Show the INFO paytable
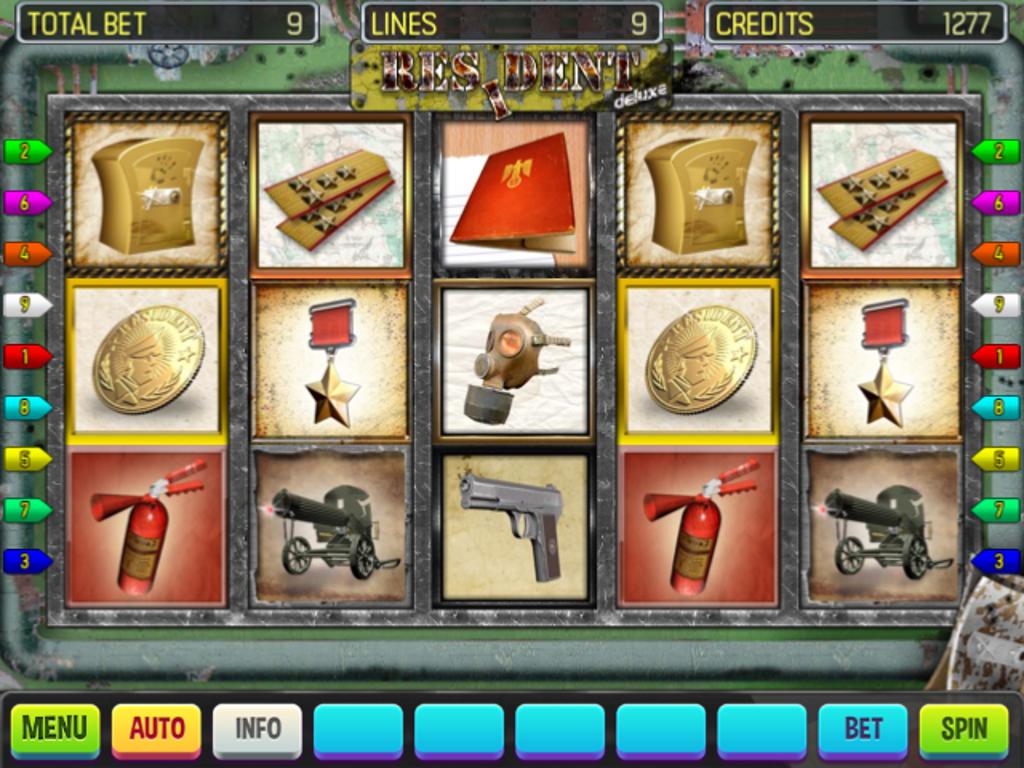Screen dimensions: 1024x768 [x=257, y=729]
